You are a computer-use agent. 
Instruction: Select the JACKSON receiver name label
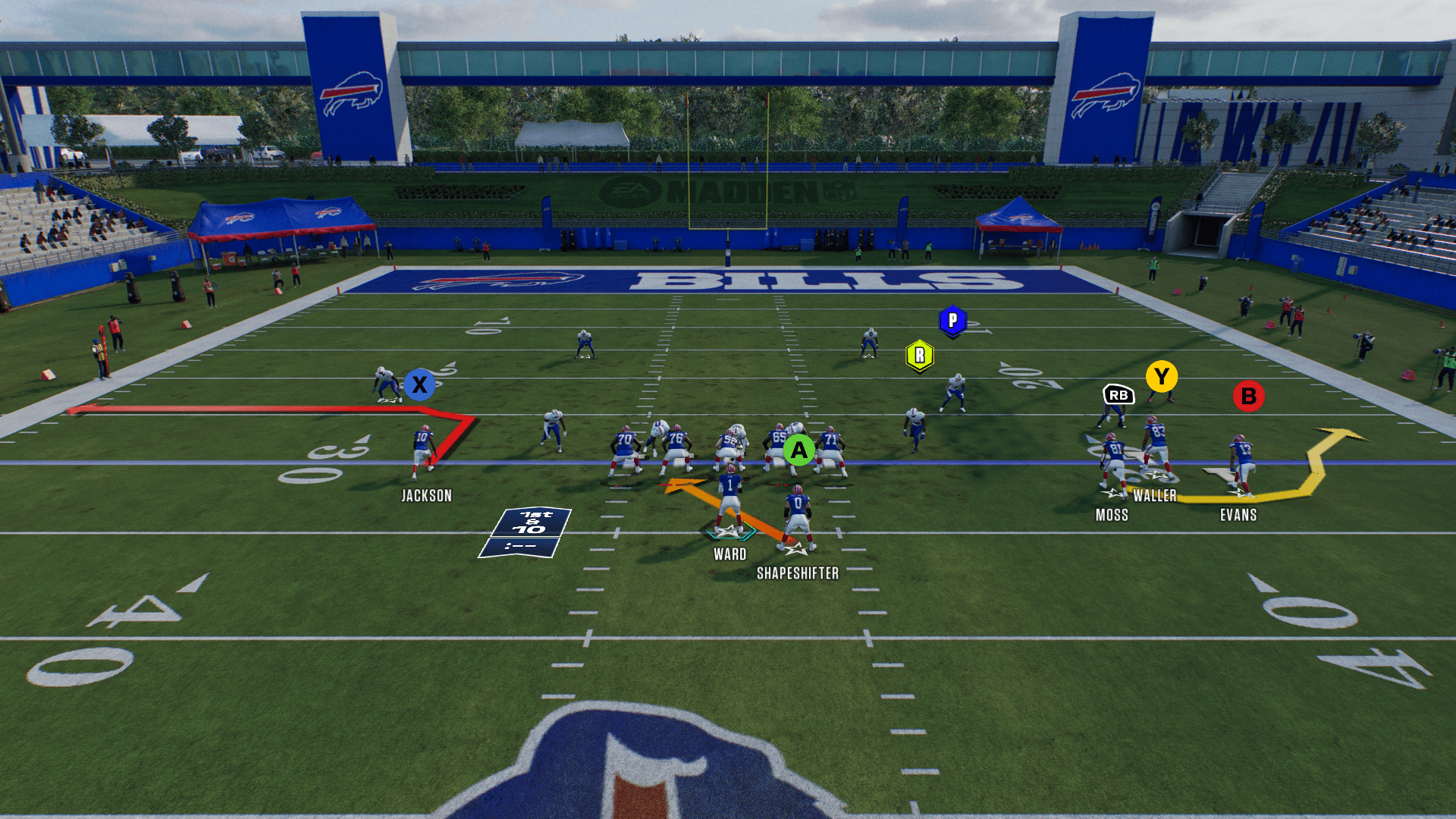click(426, 496)
